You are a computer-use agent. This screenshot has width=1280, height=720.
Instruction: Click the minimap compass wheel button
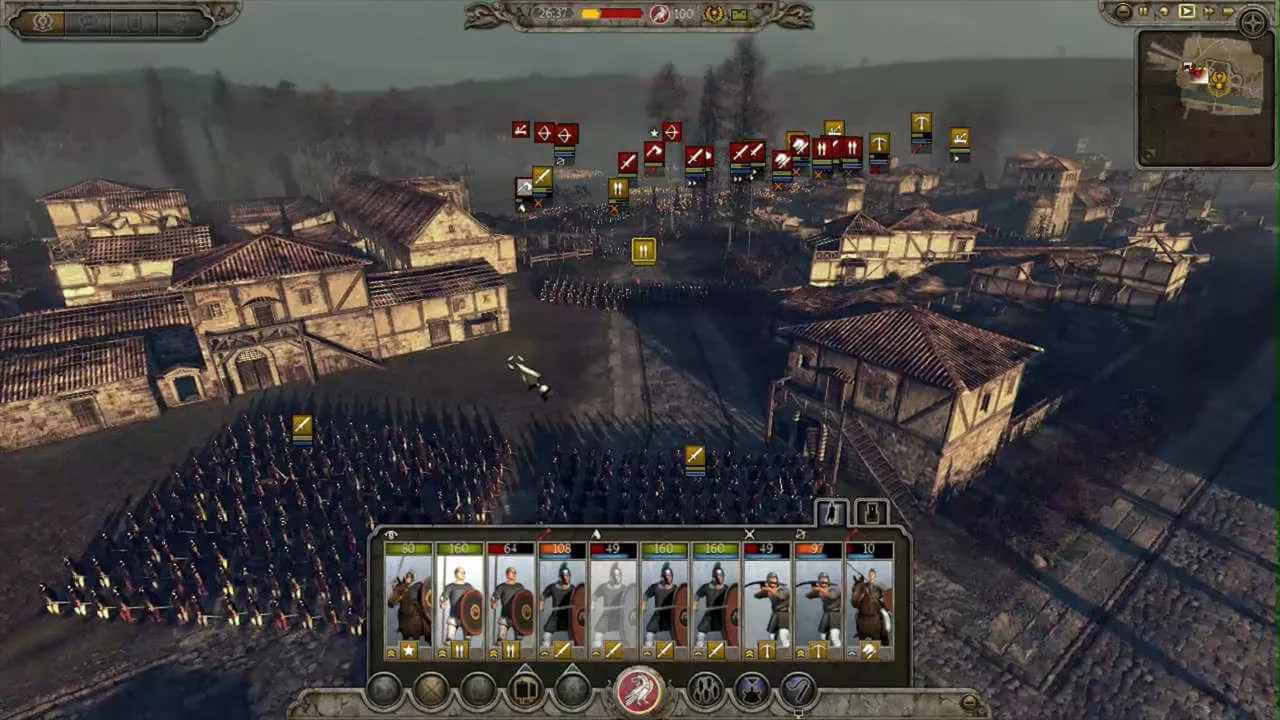coord(1253,22)
